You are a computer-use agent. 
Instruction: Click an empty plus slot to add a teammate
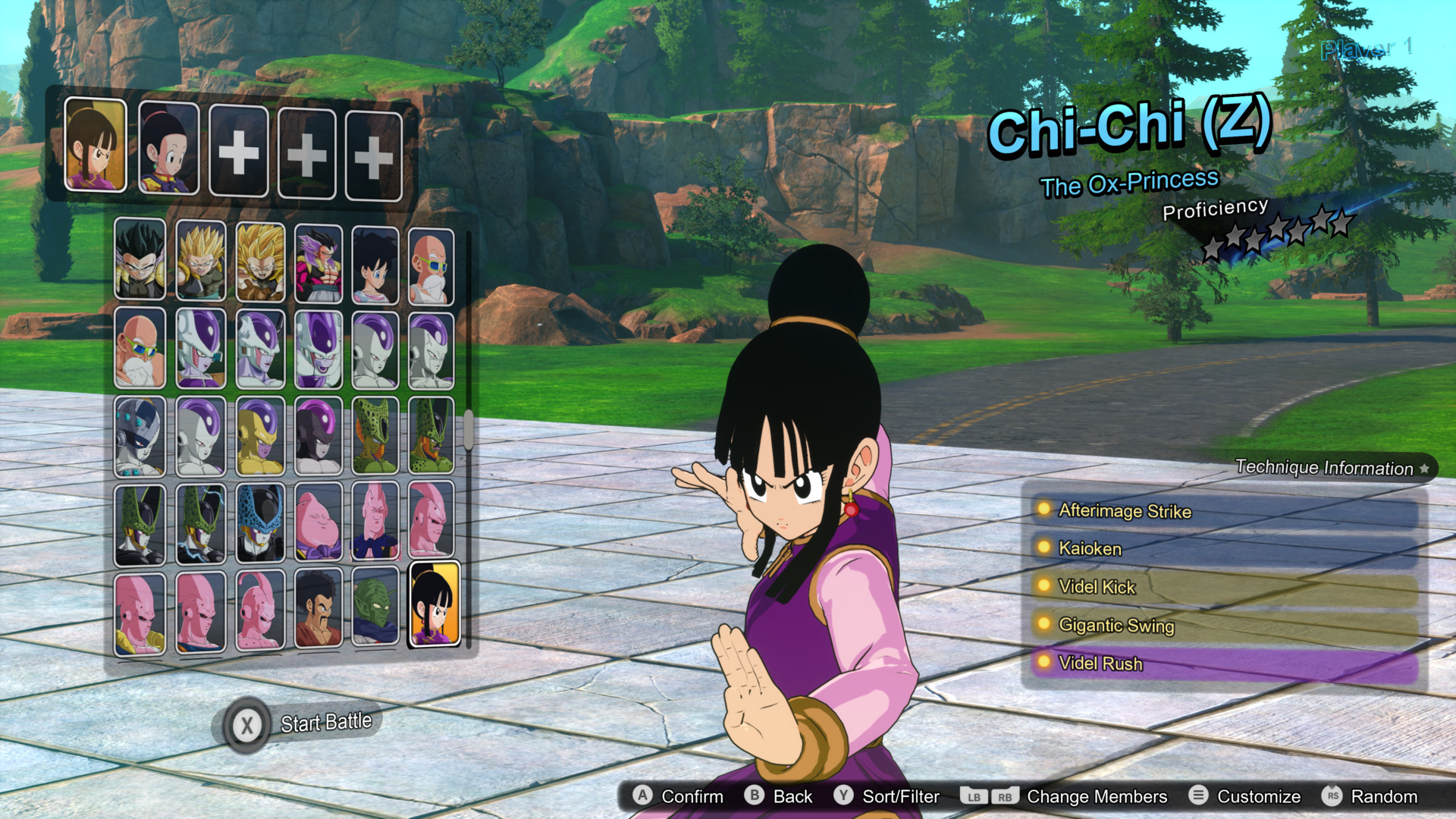(x=237, y=149)
